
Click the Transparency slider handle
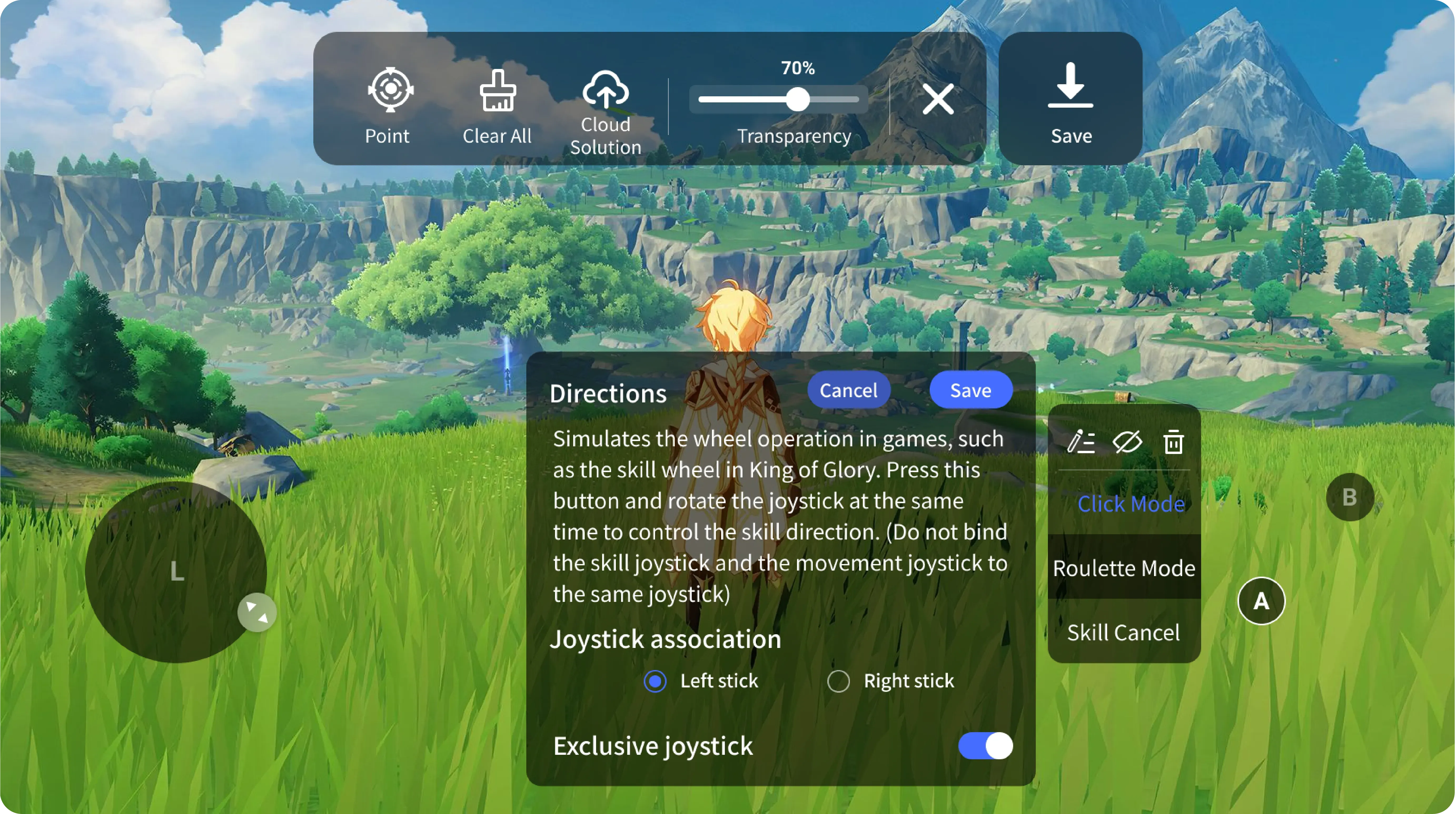click(798, 100)
